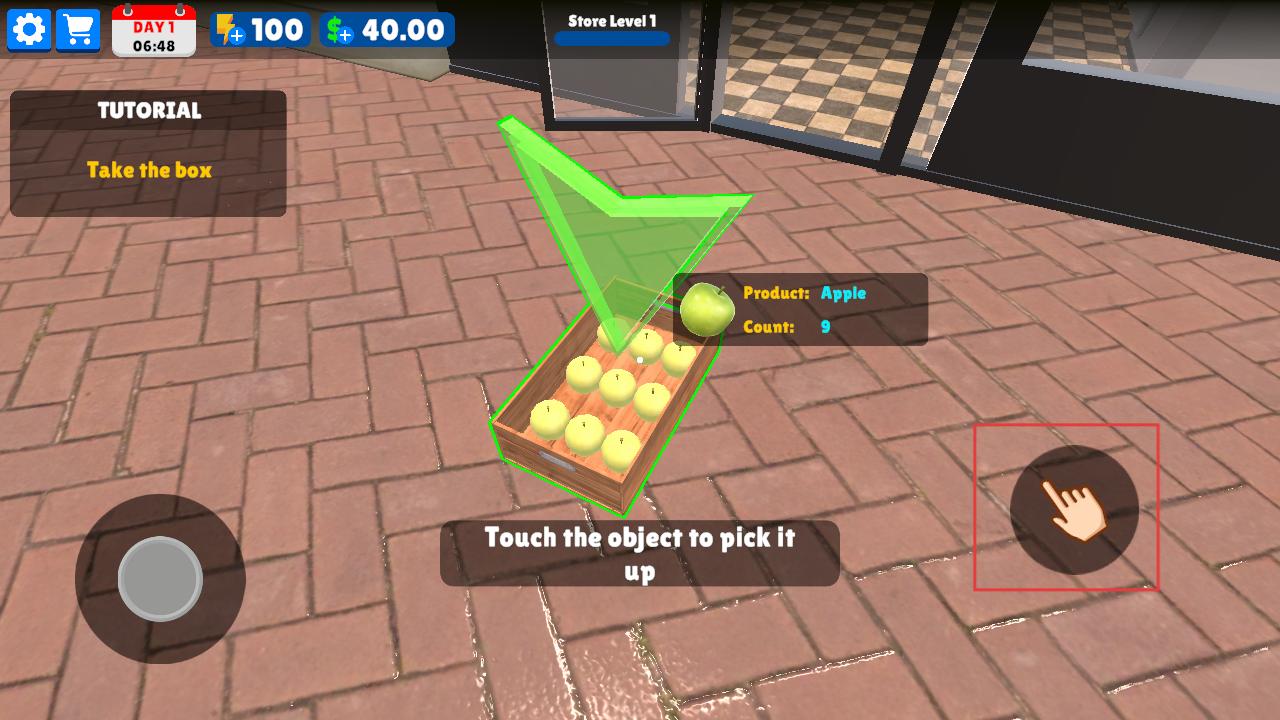Open the shopping cart store
This screenshot has height=720, width=1280.
[78, 30]
